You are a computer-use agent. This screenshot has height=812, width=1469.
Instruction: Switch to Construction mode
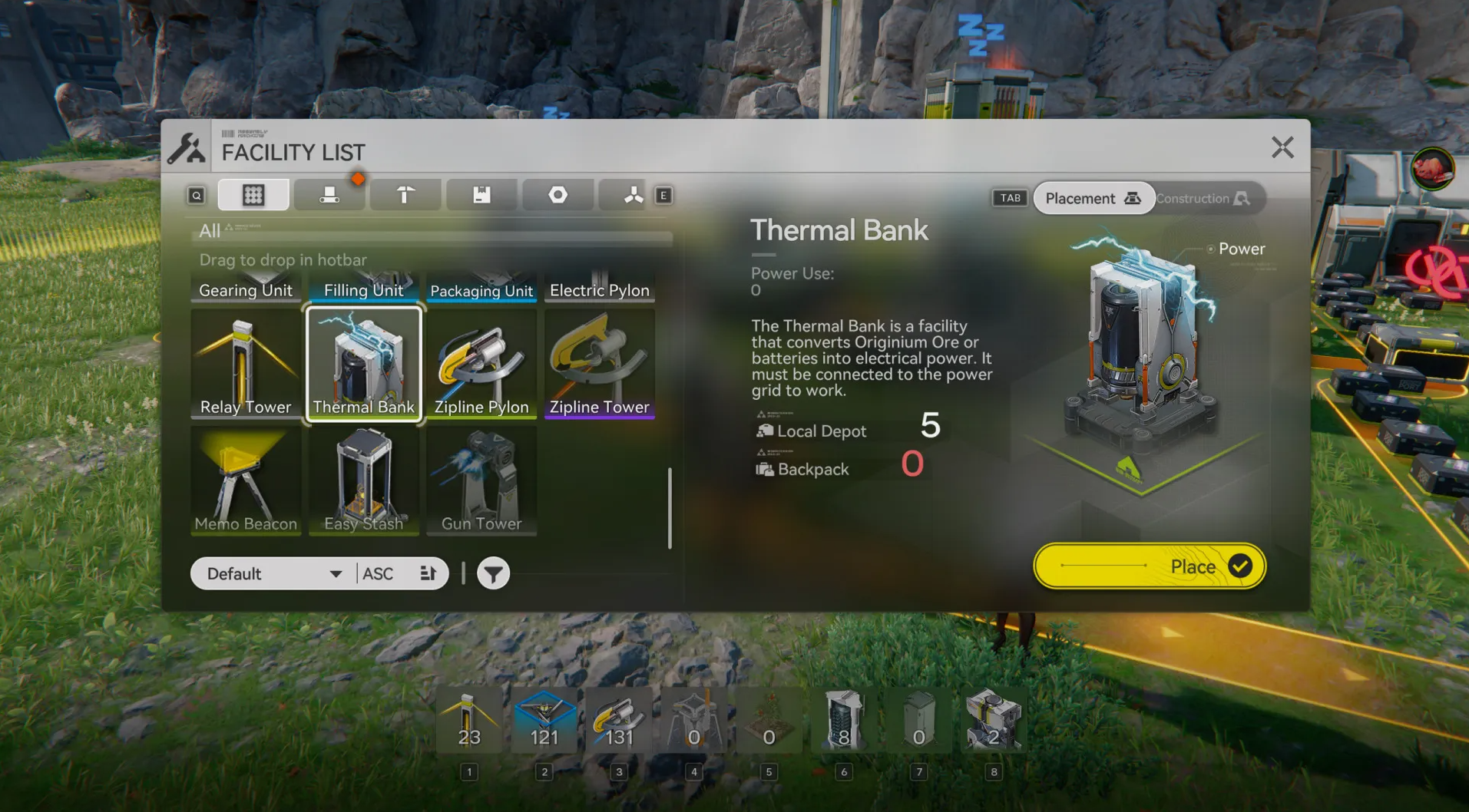pyautogui.click(x=1203, y=199)
